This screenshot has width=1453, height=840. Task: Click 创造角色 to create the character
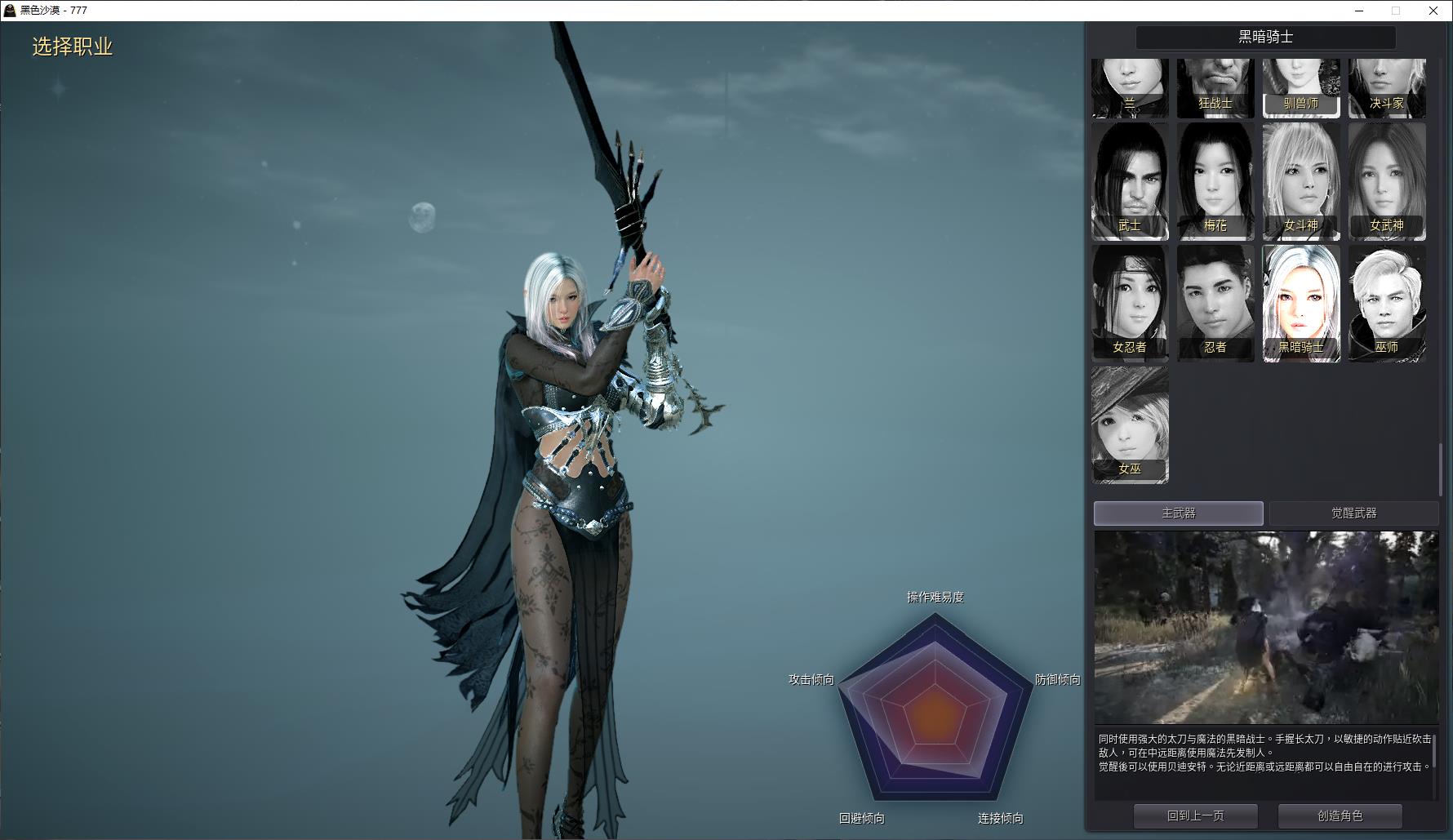[1340, 816]
